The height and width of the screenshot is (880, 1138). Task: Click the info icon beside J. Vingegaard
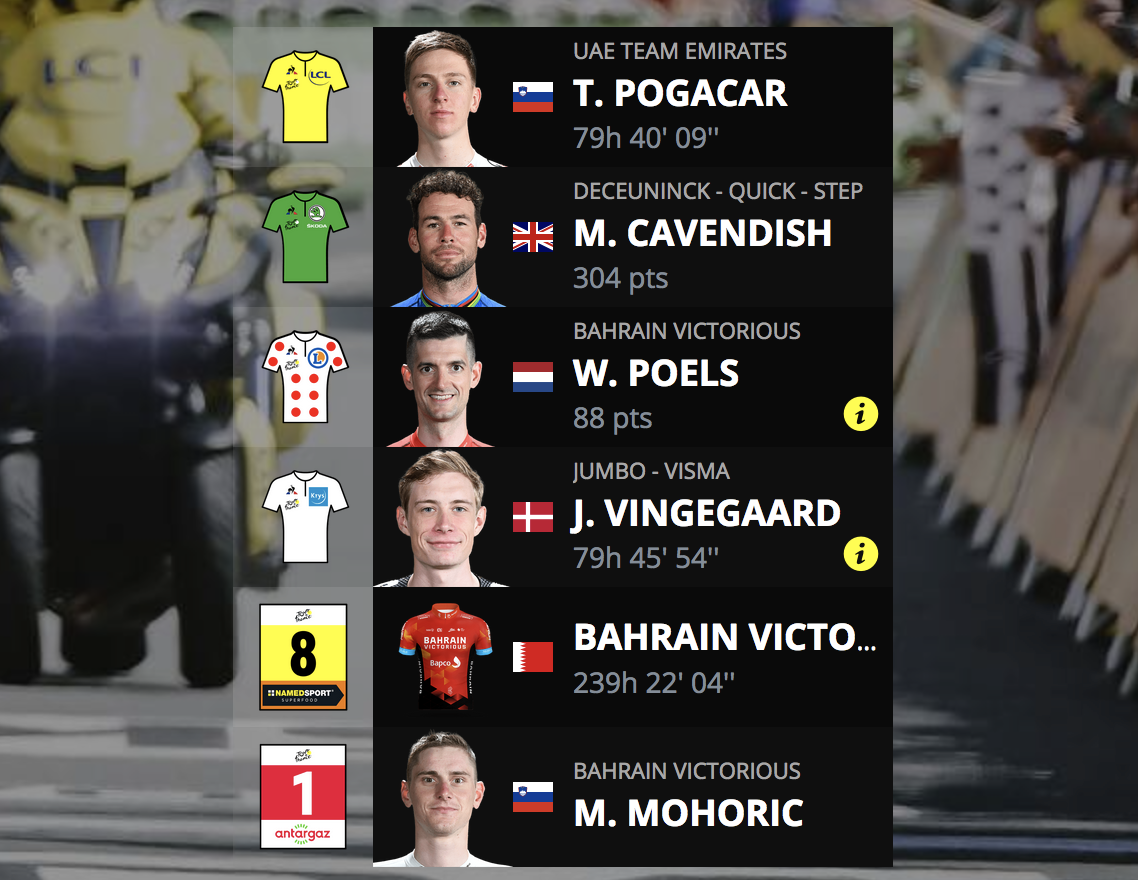coord(860,553)
